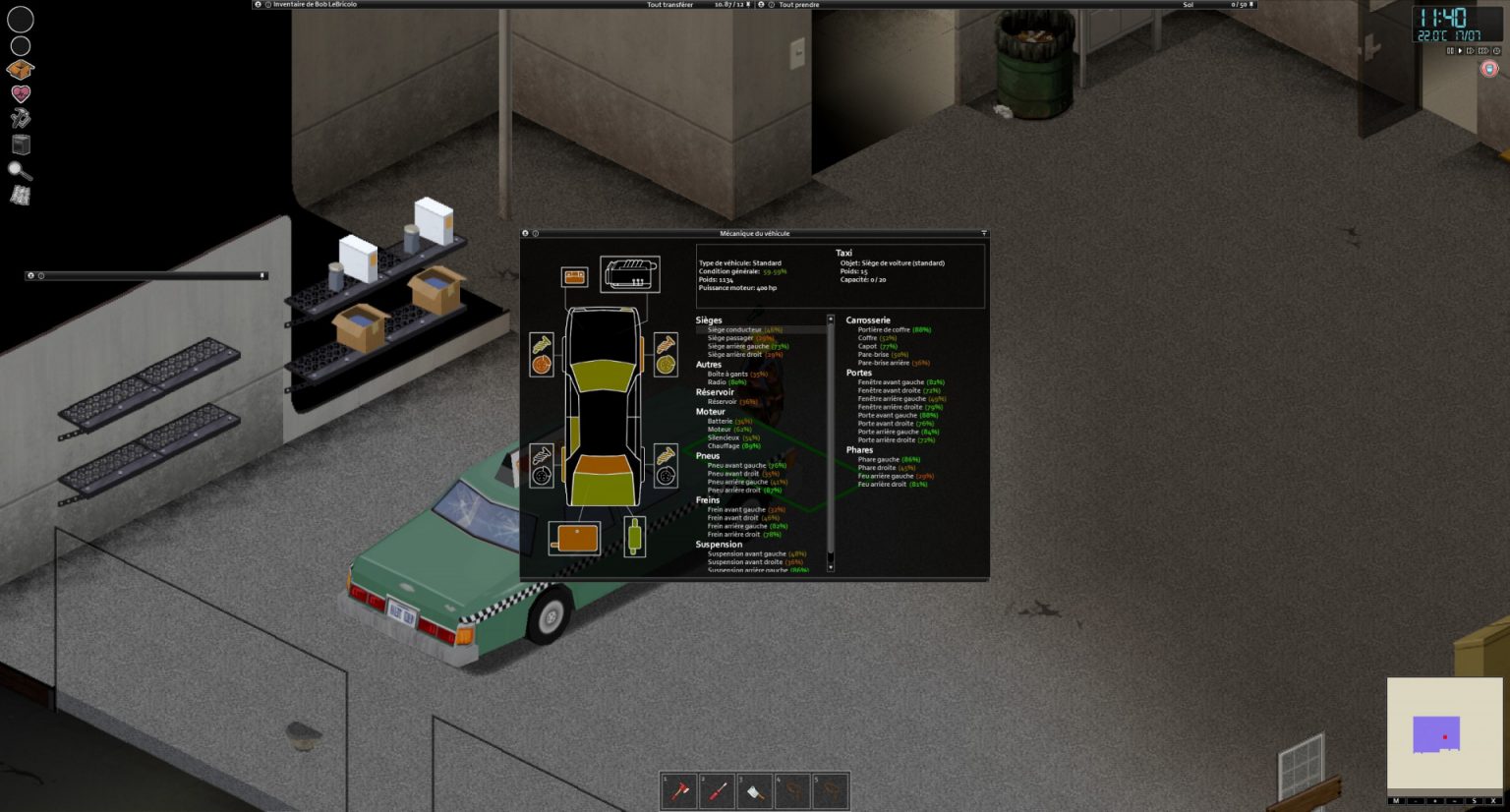Collapse the Sièges category in the parts list
Viewport: 1510px width, 812px height.
click(x=711, y=319)
